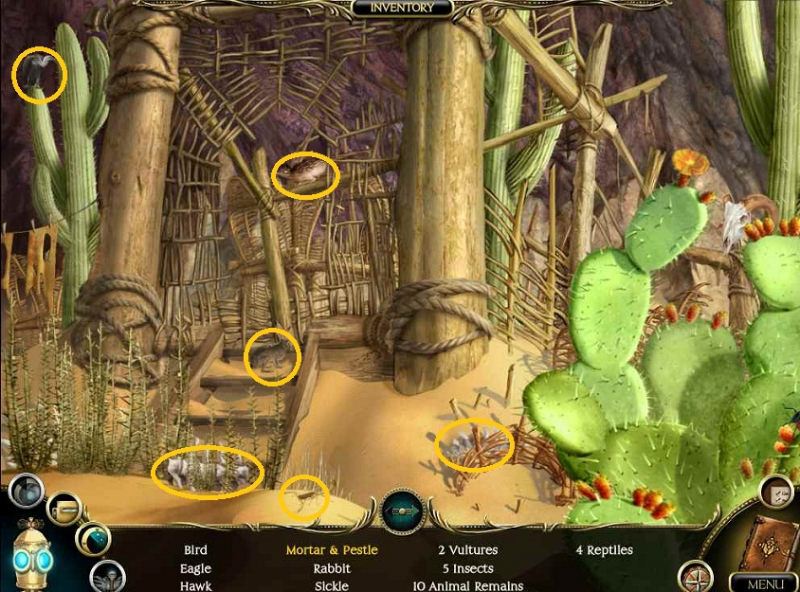The width and height of the screenshot is (800, 592).
Task: Select the gray camera lens gadget icon
Action: pos(27,493)
